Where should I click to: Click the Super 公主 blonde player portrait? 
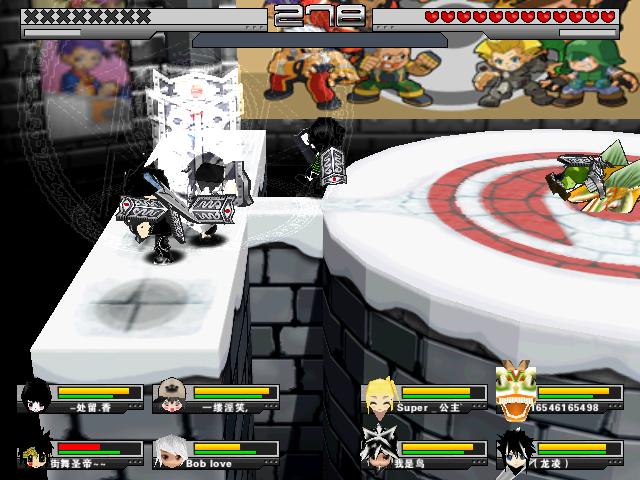[378, 395]
